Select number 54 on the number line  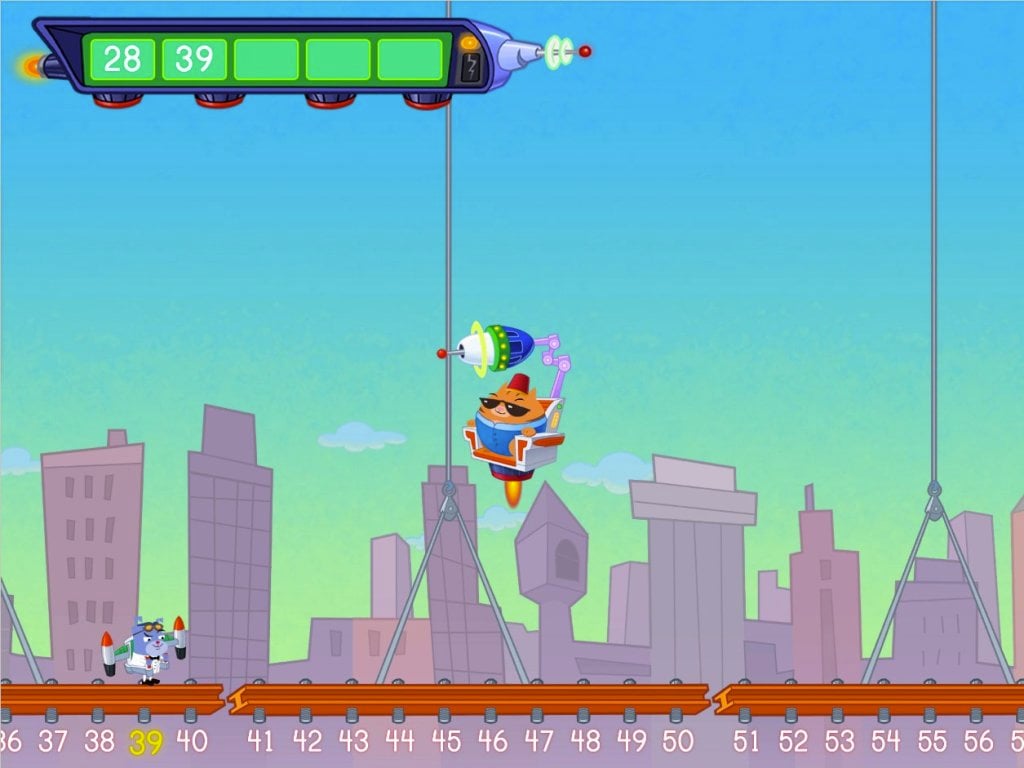point(885,741)
